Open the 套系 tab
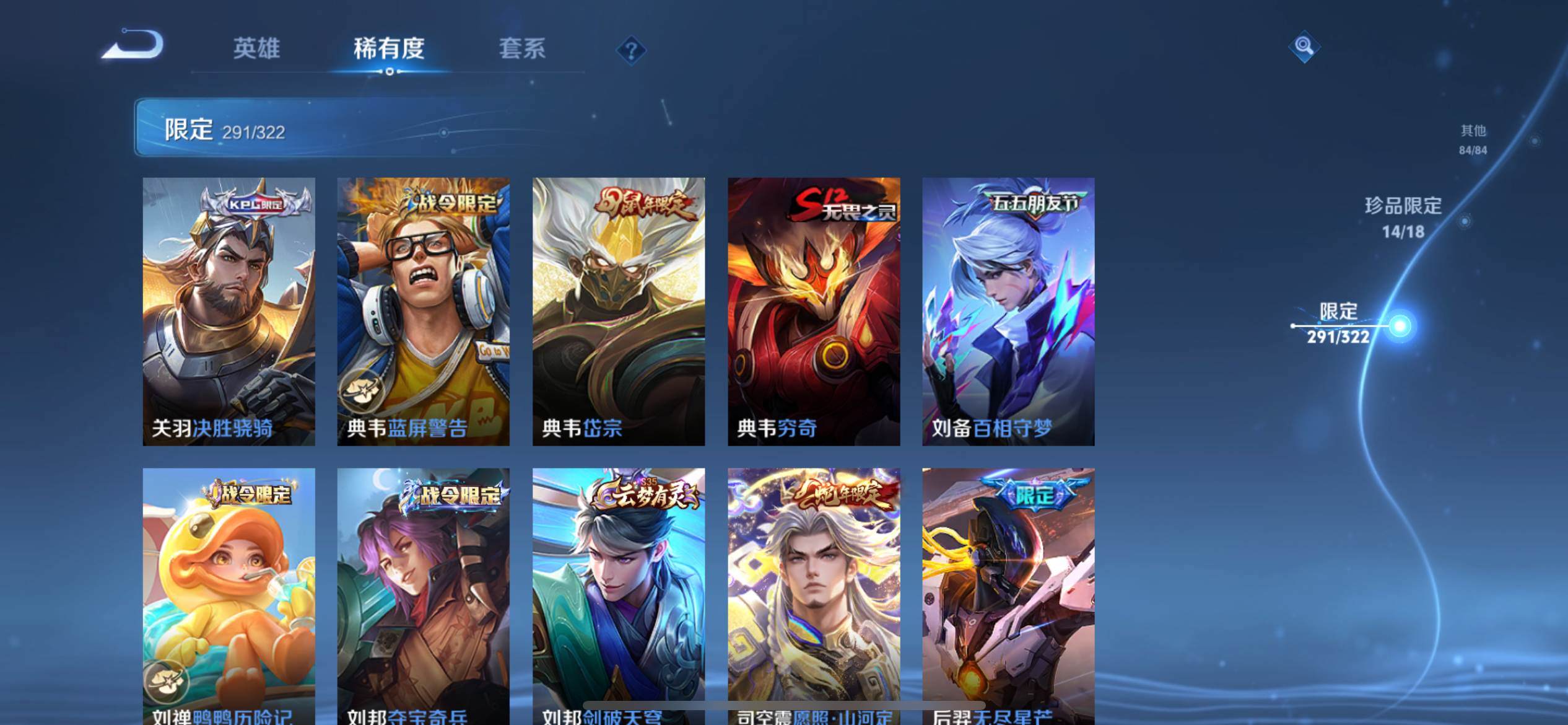This screenshot has height=725, width=1568. point(522,48)
